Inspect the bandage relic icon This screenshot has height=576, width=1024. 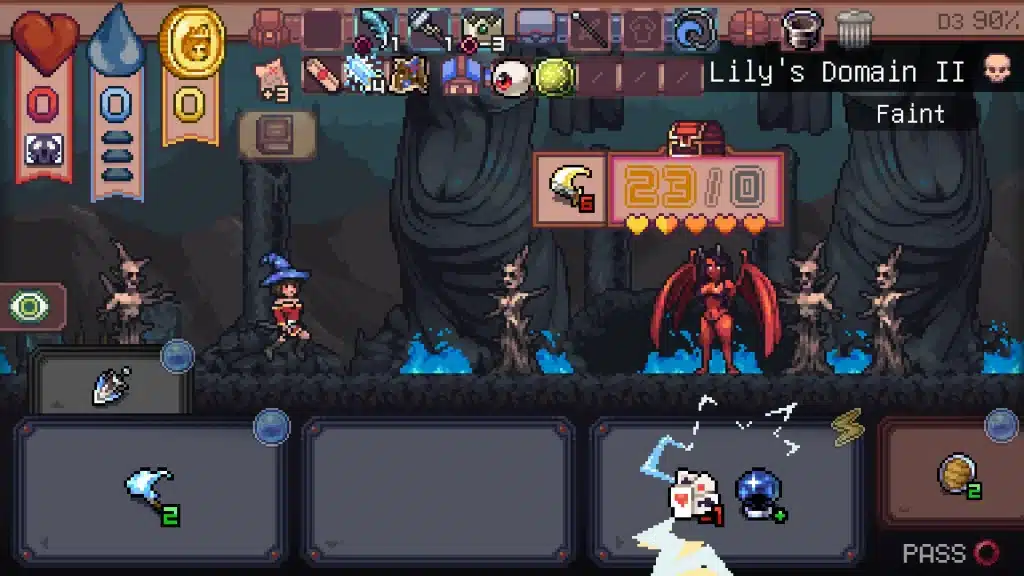(320, 75)
